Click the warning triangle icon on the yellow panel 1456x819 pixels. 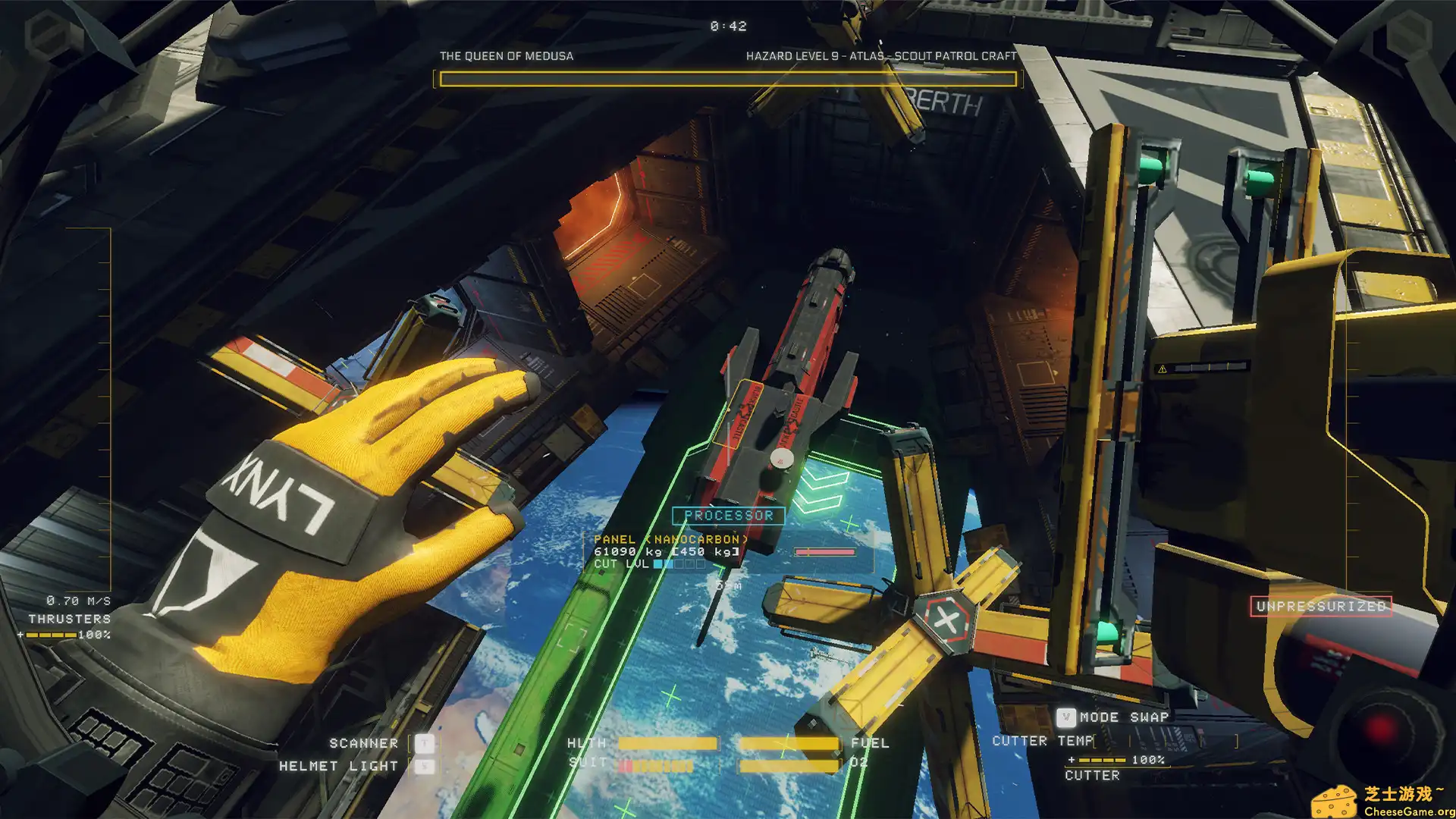coord(1163,369)
